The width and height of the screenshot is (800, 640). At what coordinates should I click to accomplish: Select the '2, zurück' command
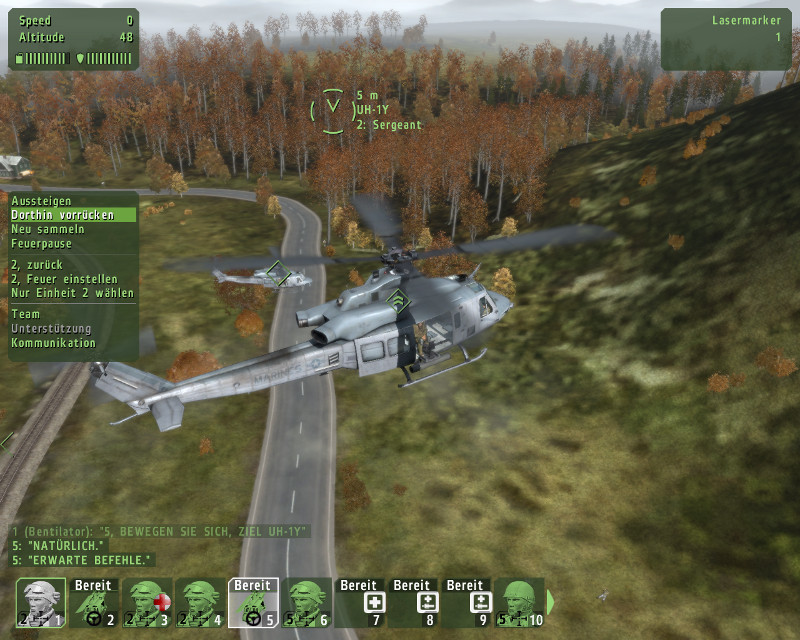point(38,265)
